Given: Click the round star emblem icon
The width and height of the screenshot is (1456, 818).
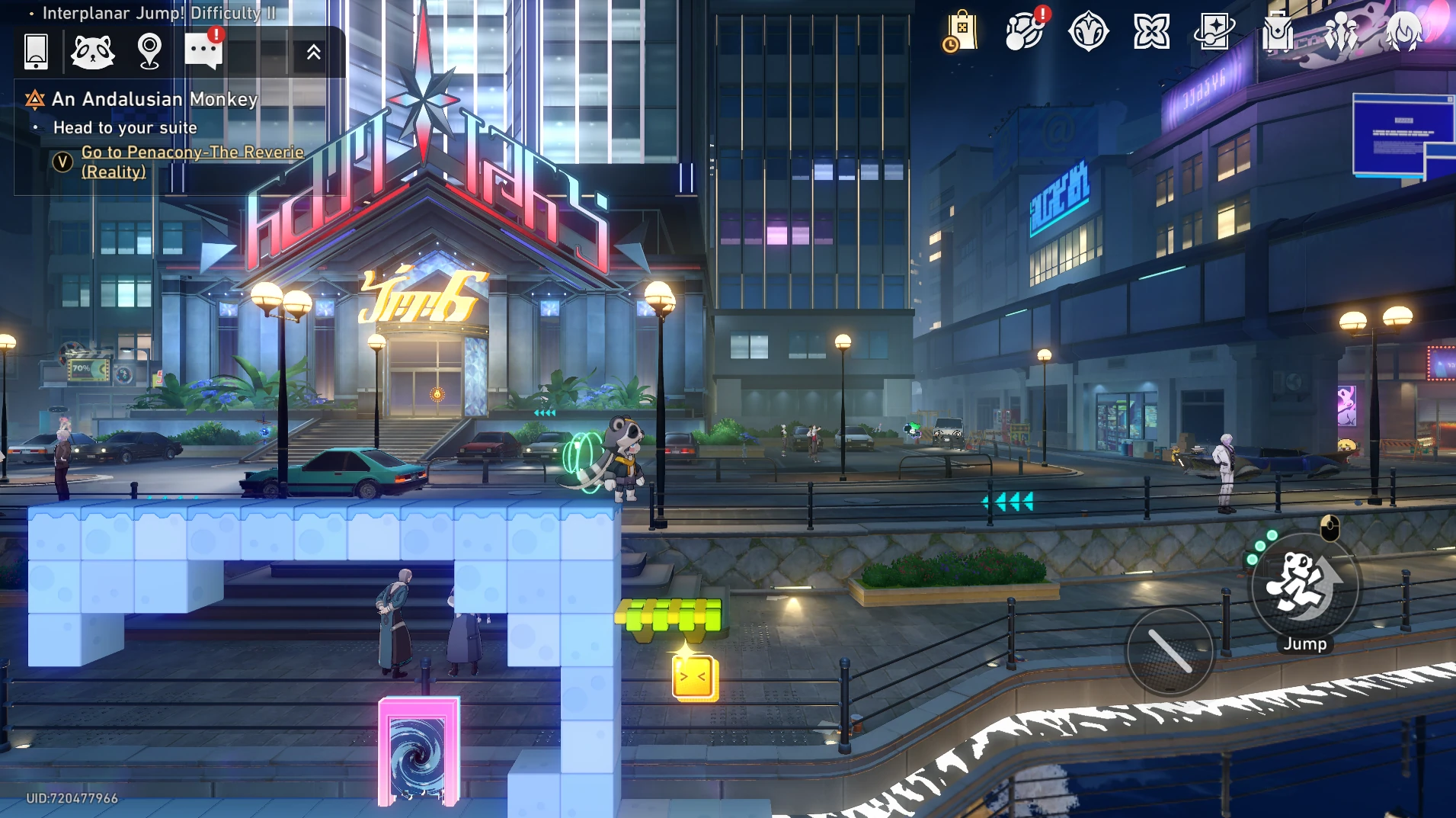Looking at the screenshot, I should click(1088, 32).
